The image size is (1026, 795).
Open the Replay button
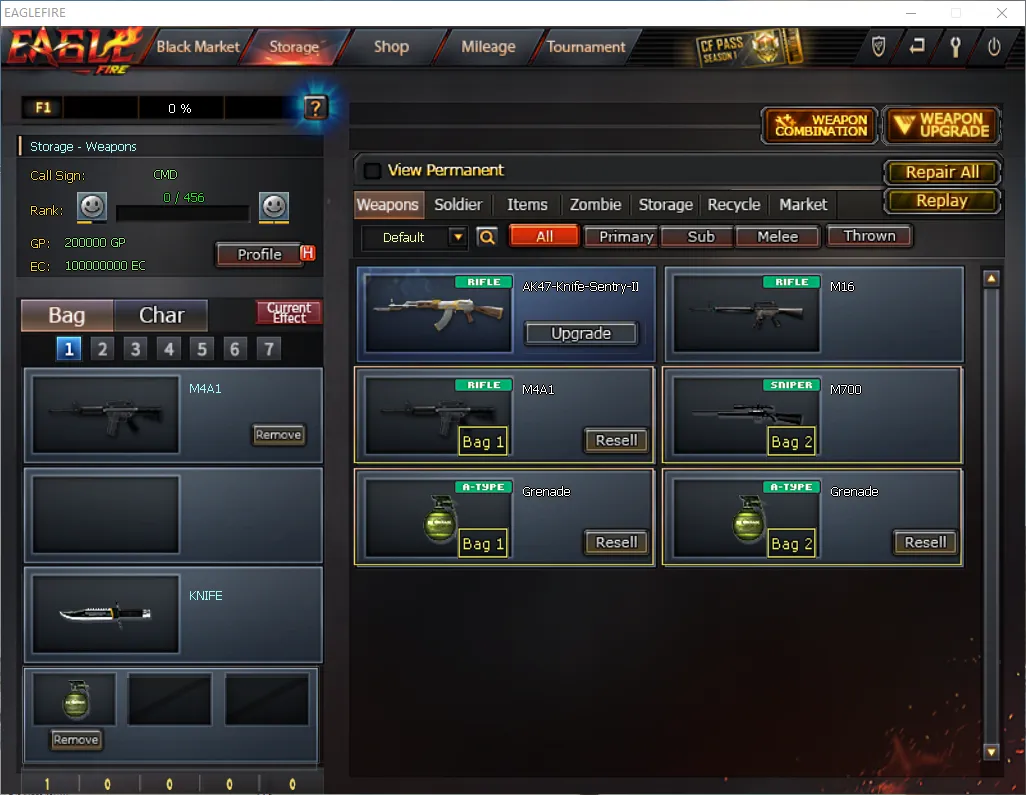click(x=941, y=200)
